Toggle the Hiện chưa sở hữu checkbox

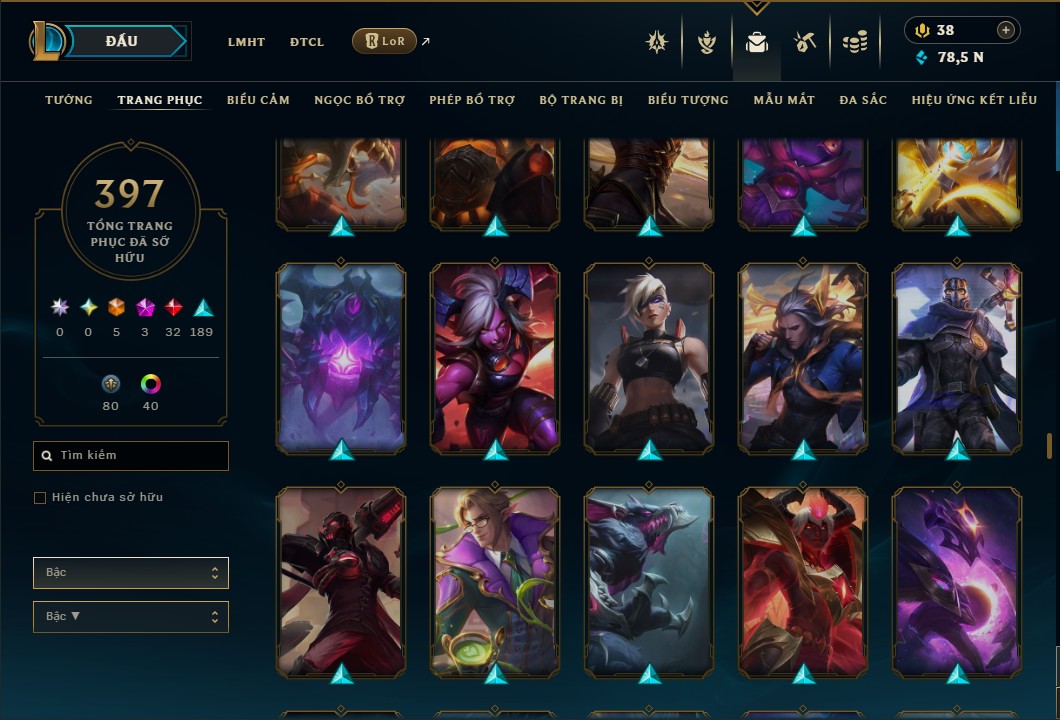click(x=40, y=498)
